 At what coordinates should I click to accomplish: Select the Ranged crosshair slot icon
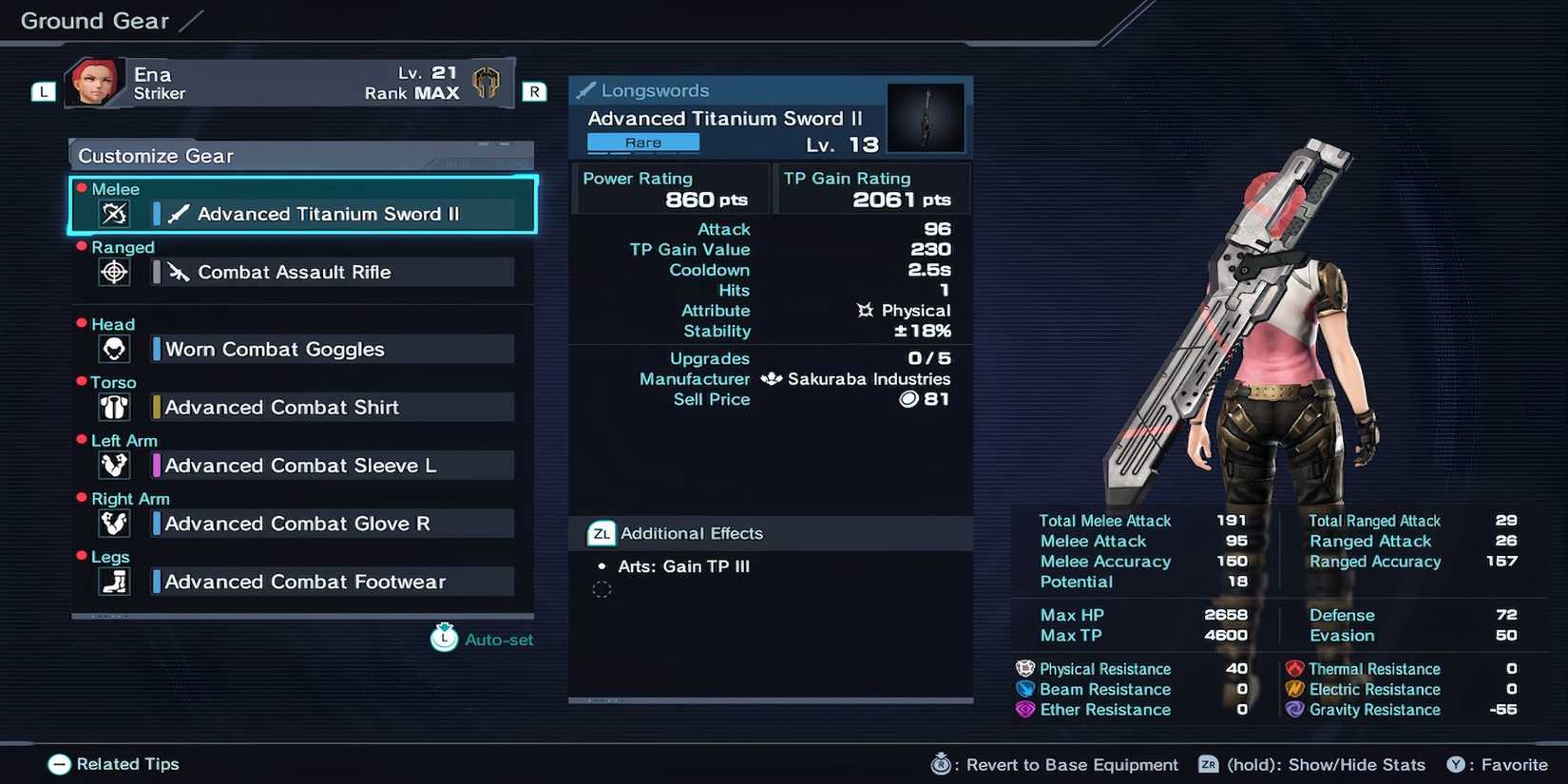tap(113, 272)
